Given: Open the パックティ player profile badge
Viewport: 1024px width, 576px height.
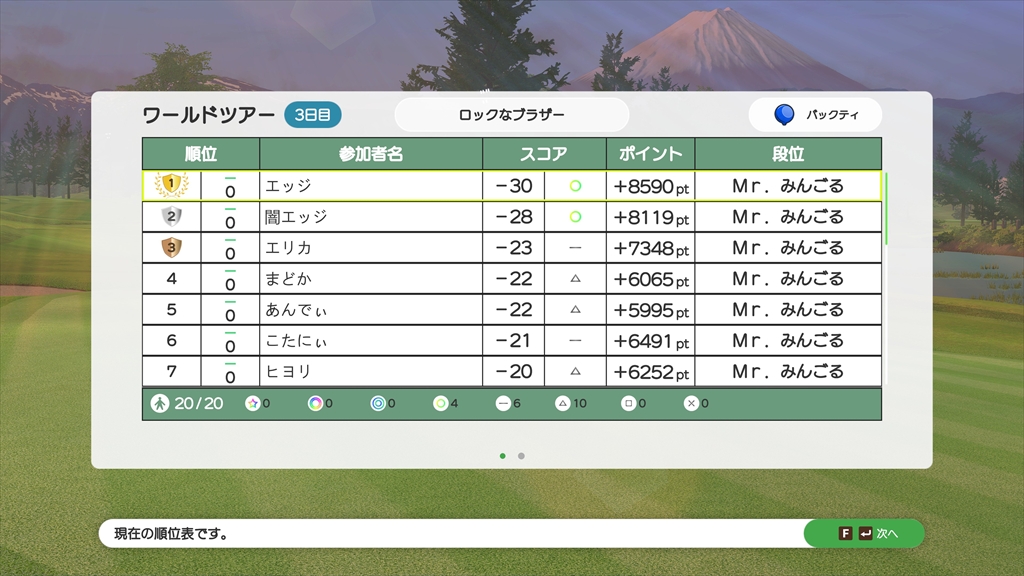Looking at the screenshot, I should coord(815,115).
